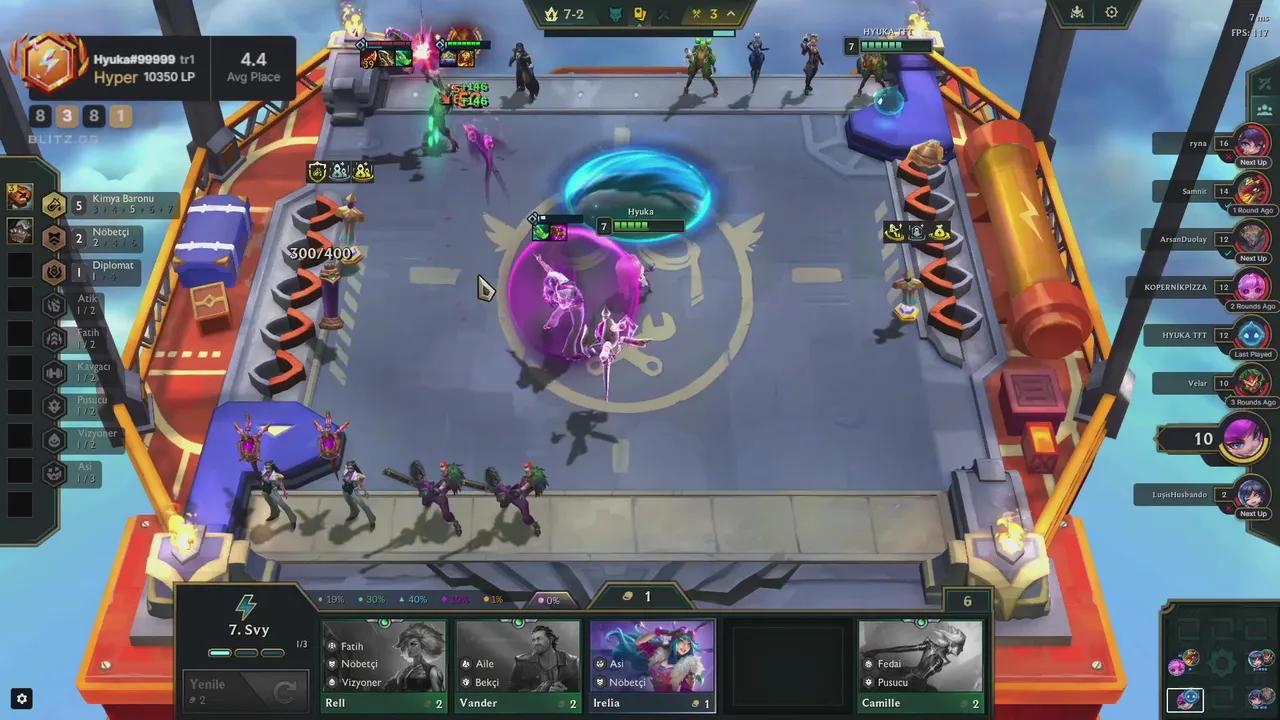This screenshot has height=720, width=1280.
Task: Click the gold coin icon beside the gold count
Action: coord(631,597)
